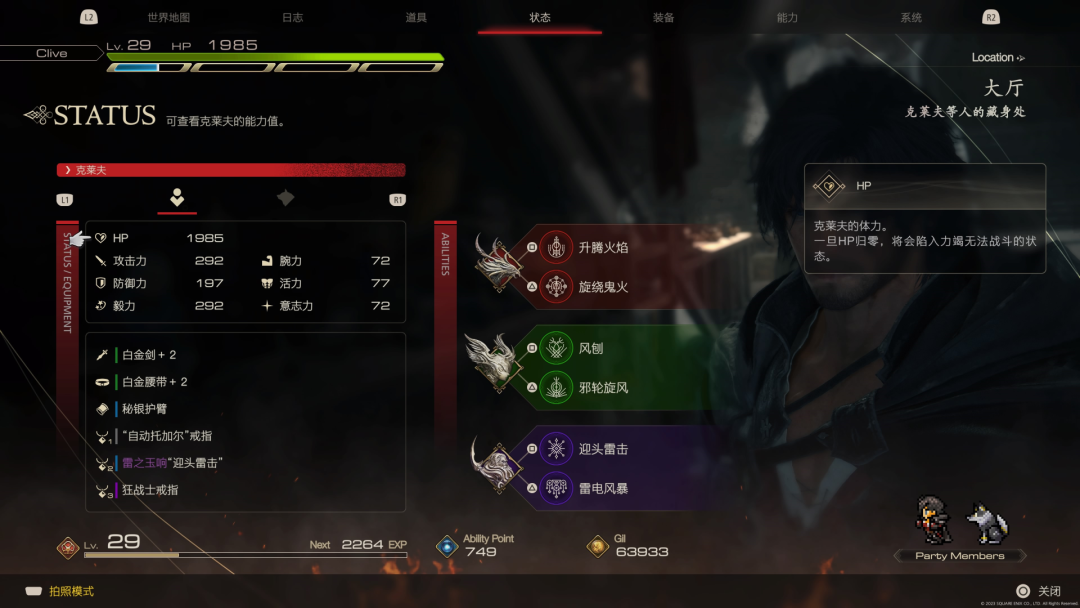This screenshot has height=608, width=1080.
Task: Highlight the HP stat row
Action: 160,238
